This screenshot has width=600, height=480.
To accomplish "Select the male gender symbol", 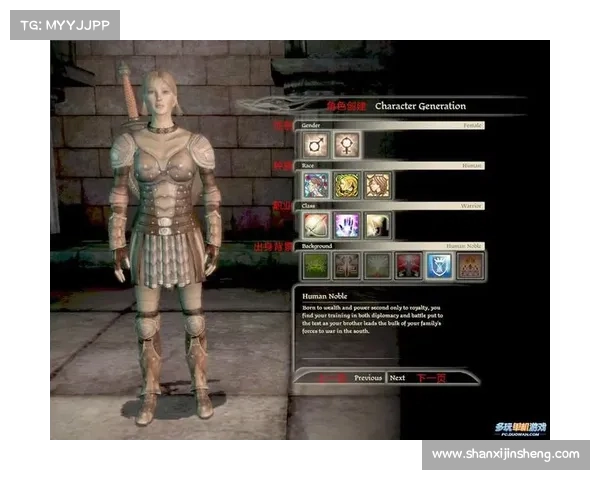I will coord(316,145).
